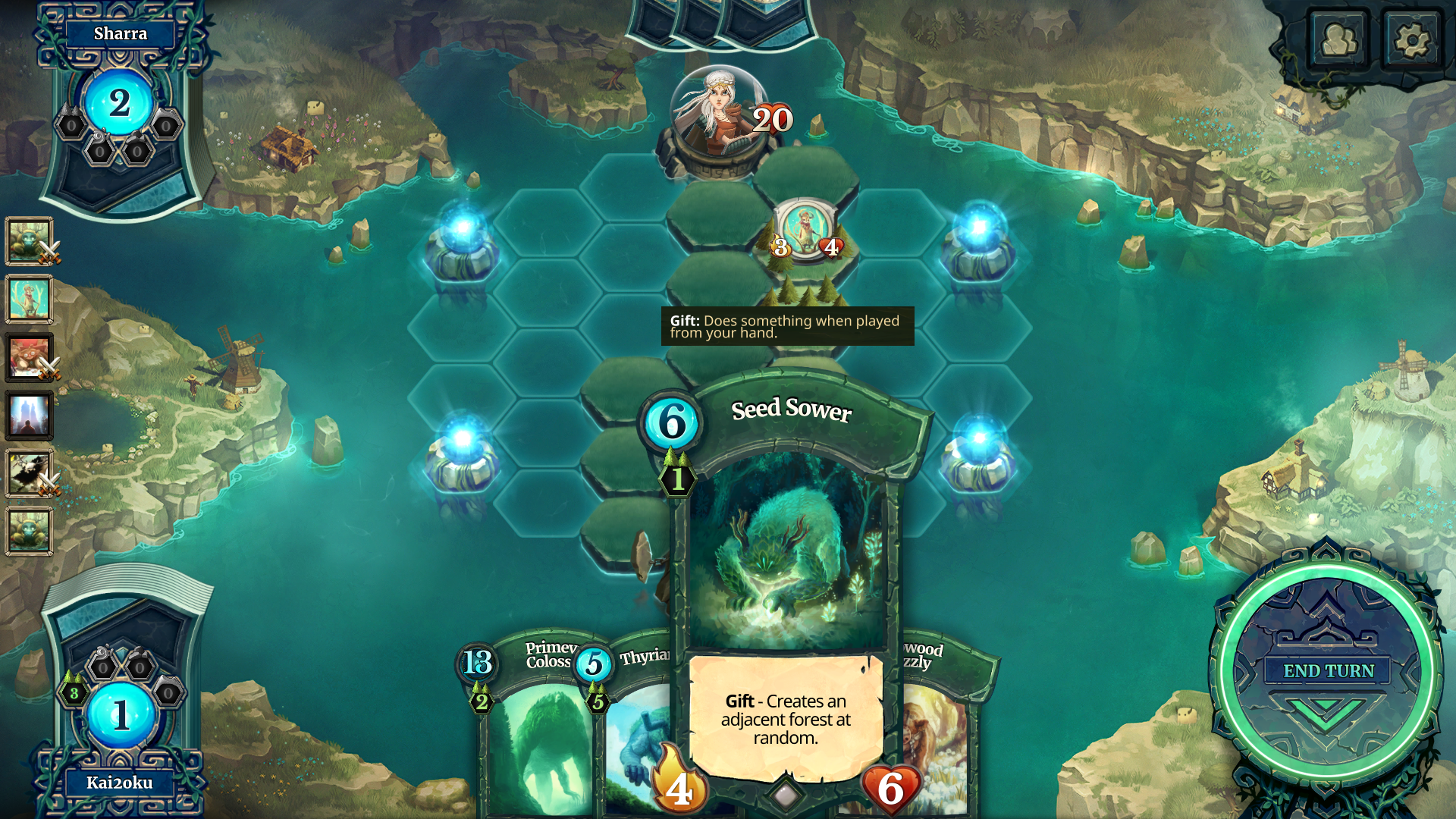Select the 3/4 creature on the board
Screen dimensions: 1456x819
coord(805,228)
